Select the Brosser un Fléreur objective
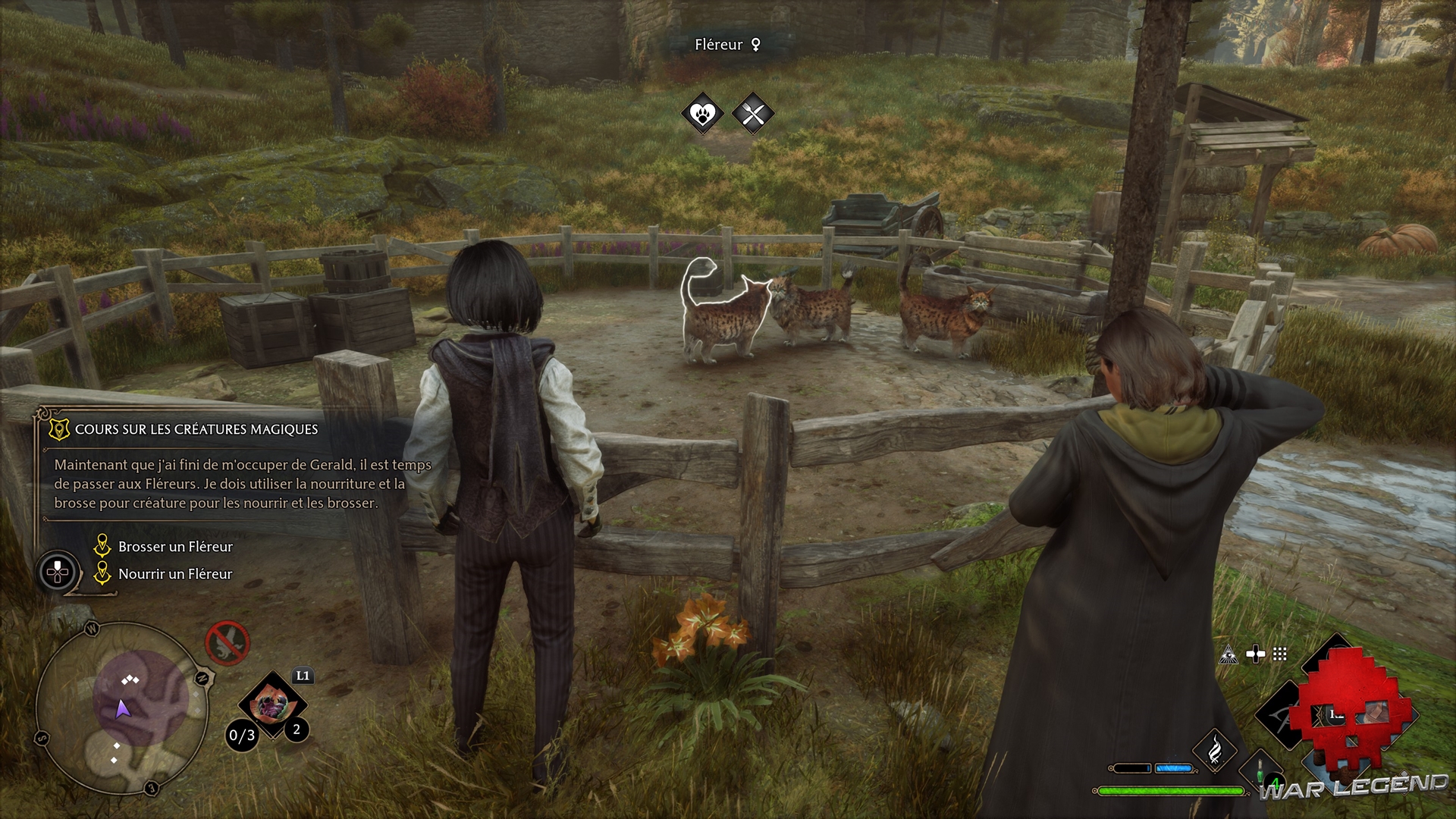1456x819 pixels. (175, 547)
